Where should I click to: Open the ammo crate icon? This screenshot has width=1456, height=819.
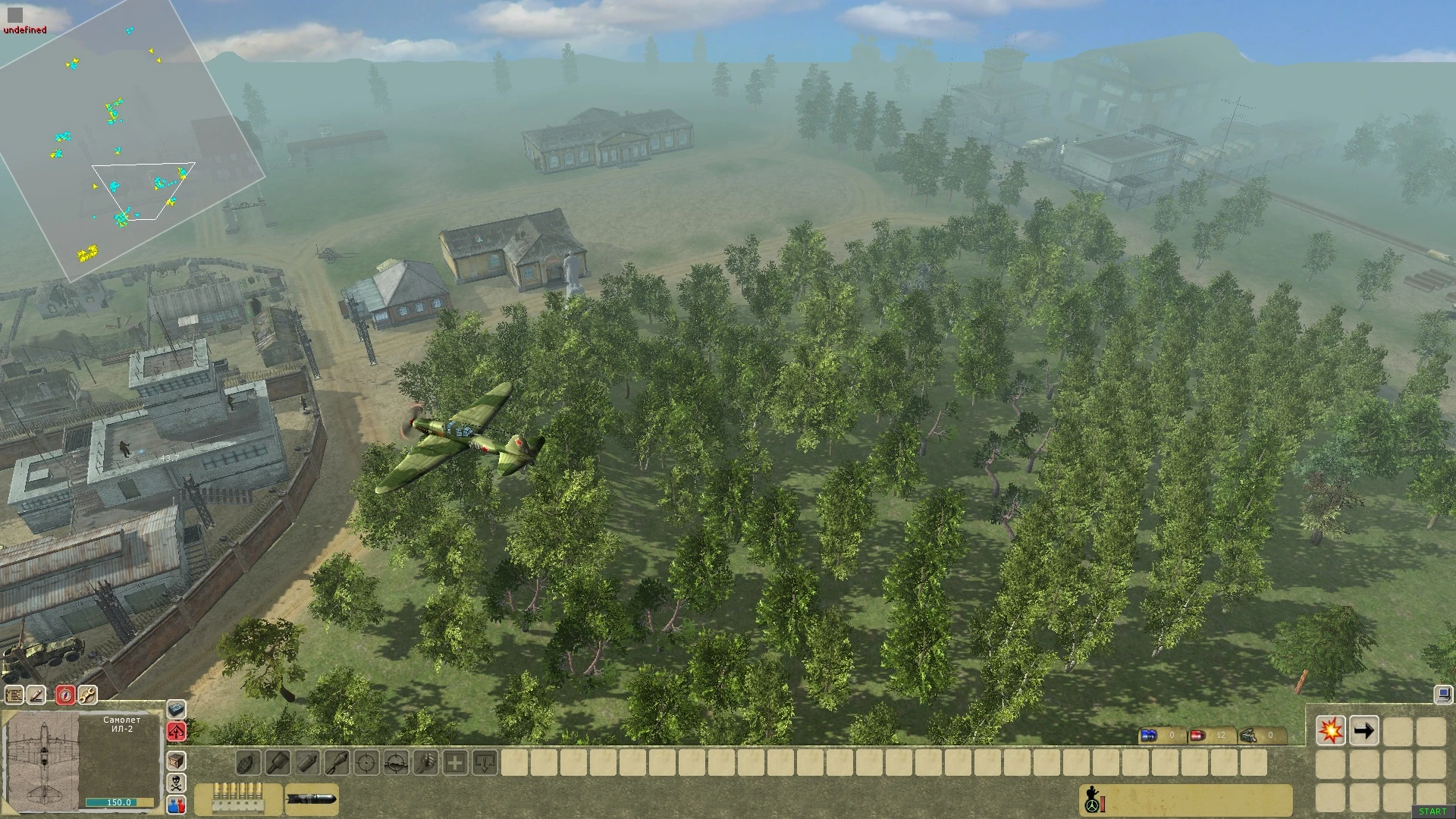[x=175, y=761]
